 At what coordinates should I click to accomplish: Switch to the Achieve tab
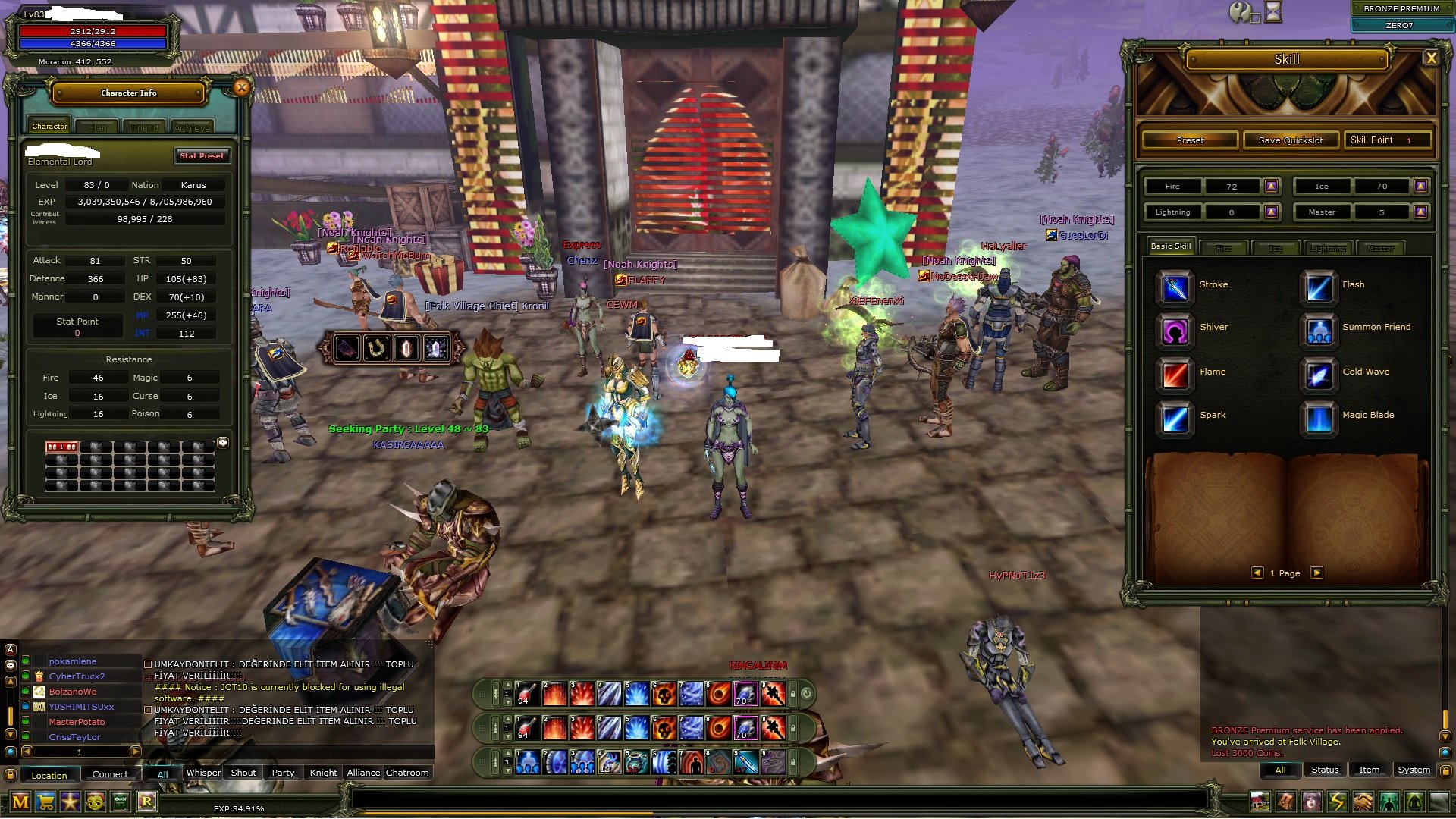[x=192, y=127]
